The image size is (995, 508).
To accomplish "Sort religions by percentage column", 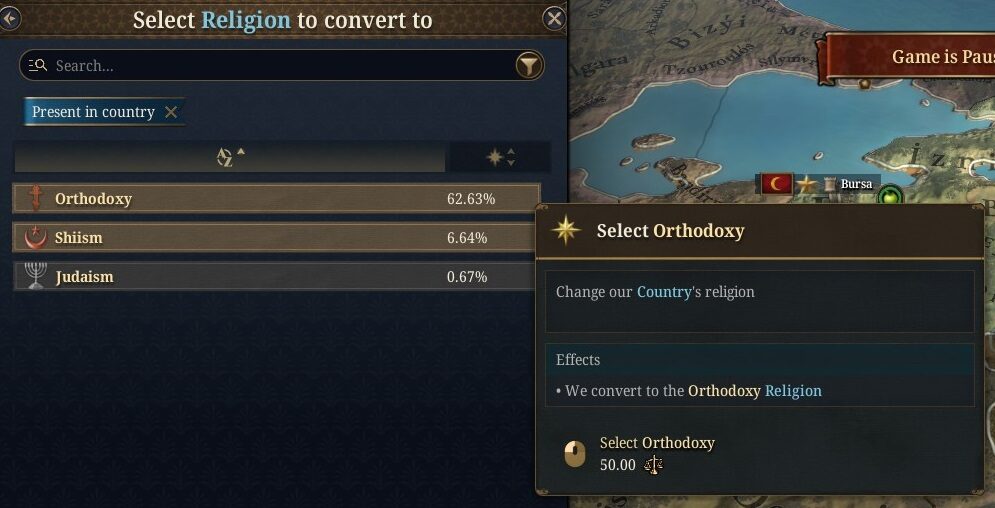I will pos(499,157).
